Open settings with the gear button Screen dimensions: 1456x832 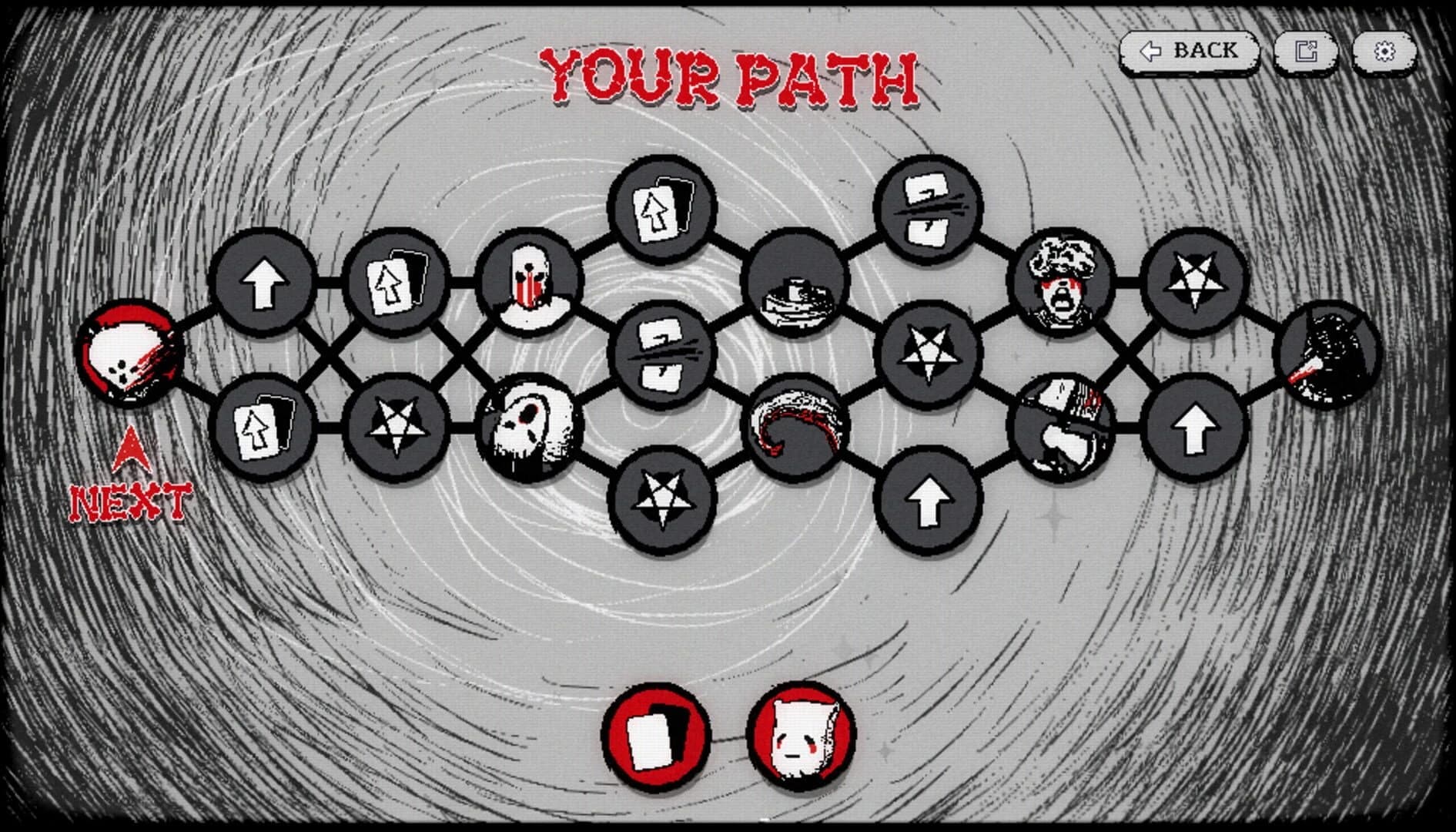click(x=1386, y=52)
